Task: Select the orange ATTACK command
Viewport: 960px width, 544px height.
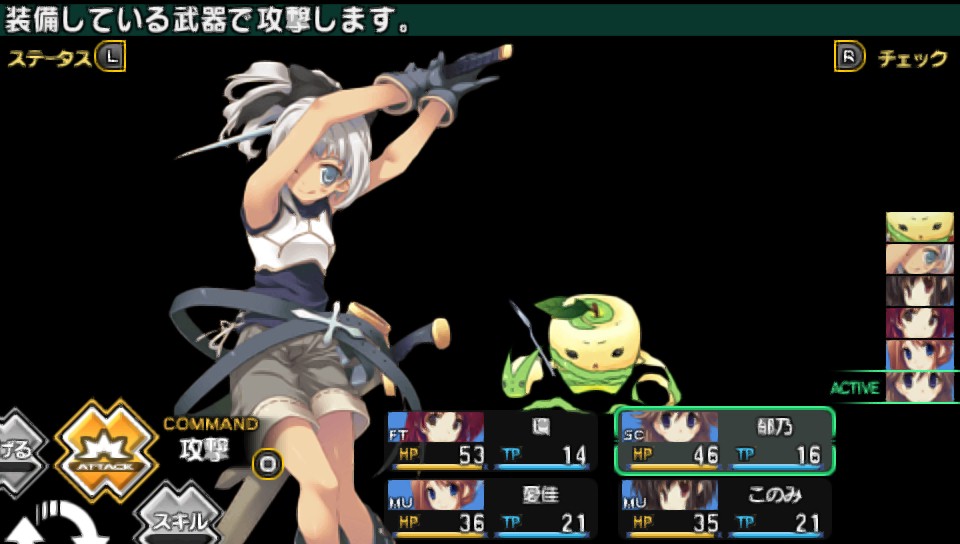Action: pyautogui.click(x=106, y=449)
